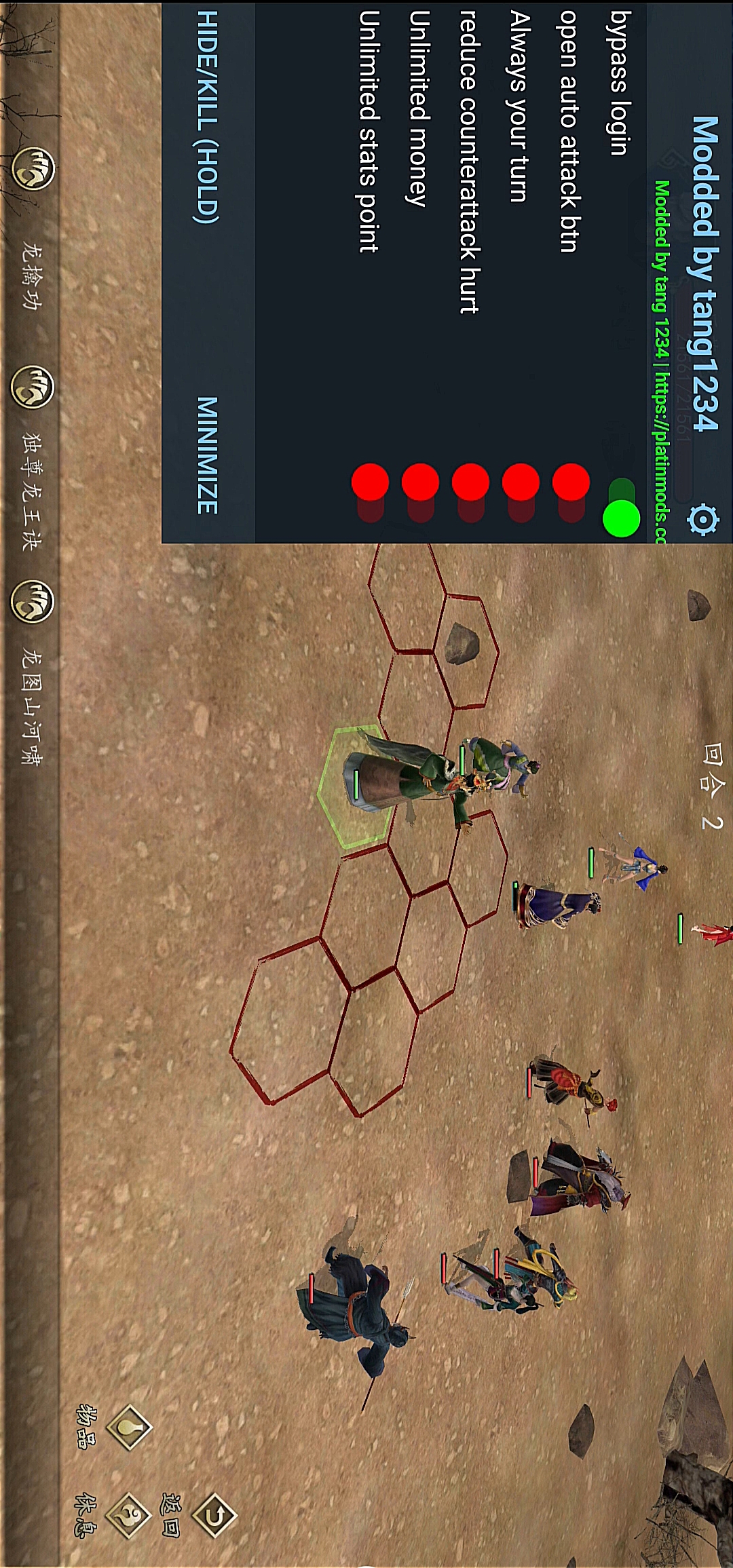Minimize the mod menu
This screenshot has height=1568, width=733.
pos(208,455)
